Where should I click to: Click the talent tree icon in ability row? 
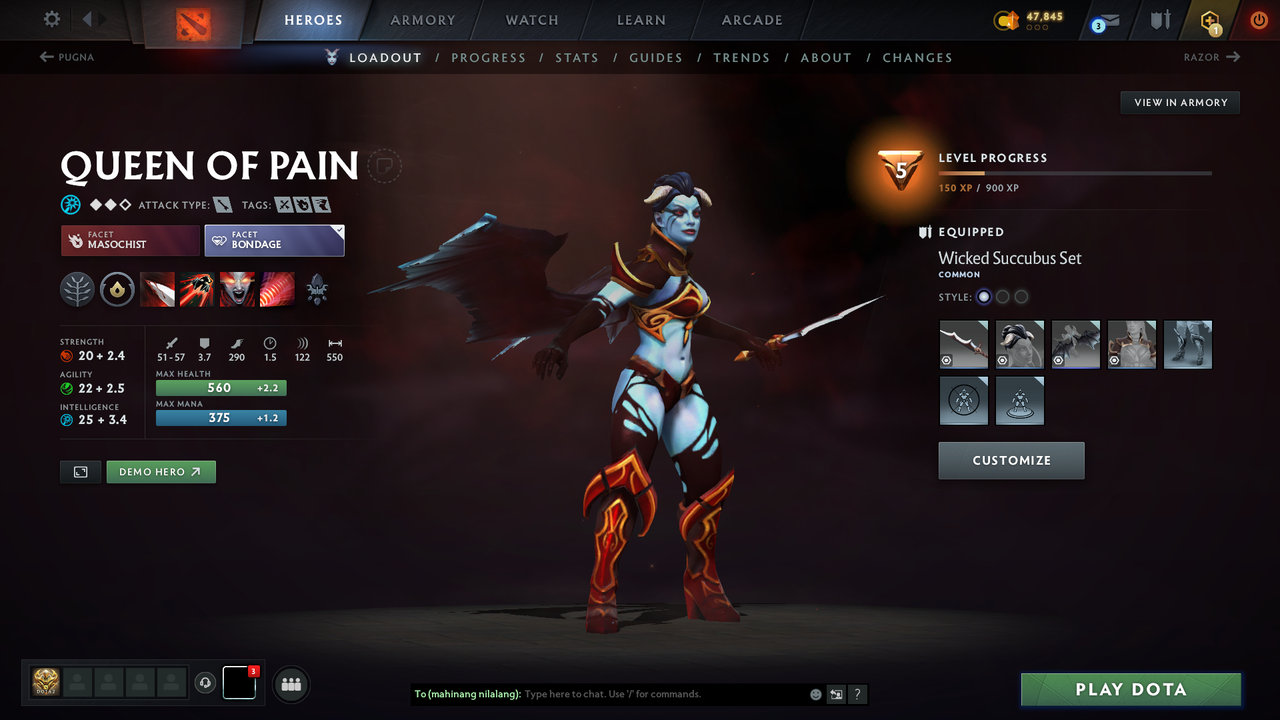click(x=77, y=290)
